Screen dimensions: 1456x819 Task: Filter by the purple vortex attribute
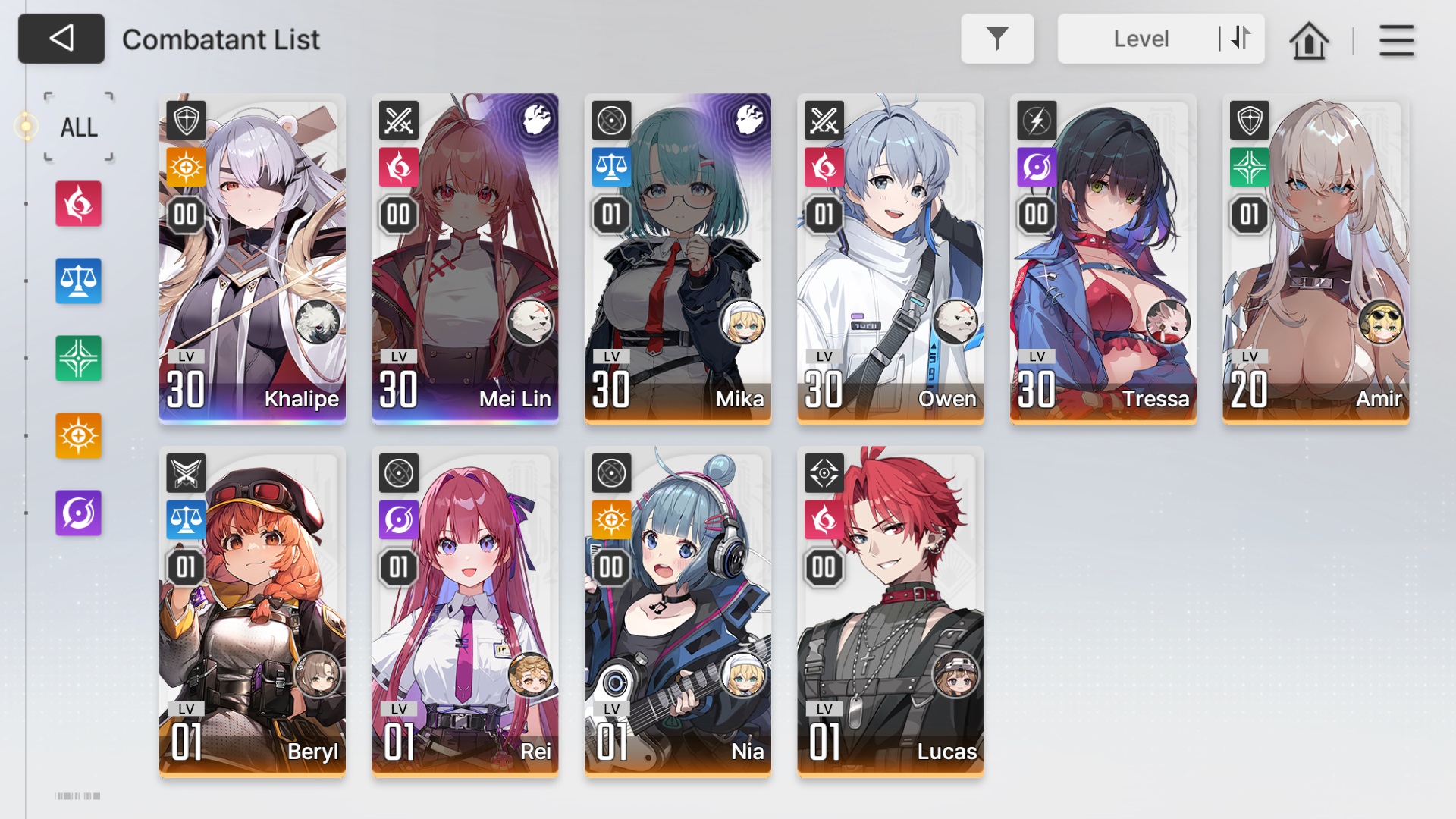[x=78, y=513]
